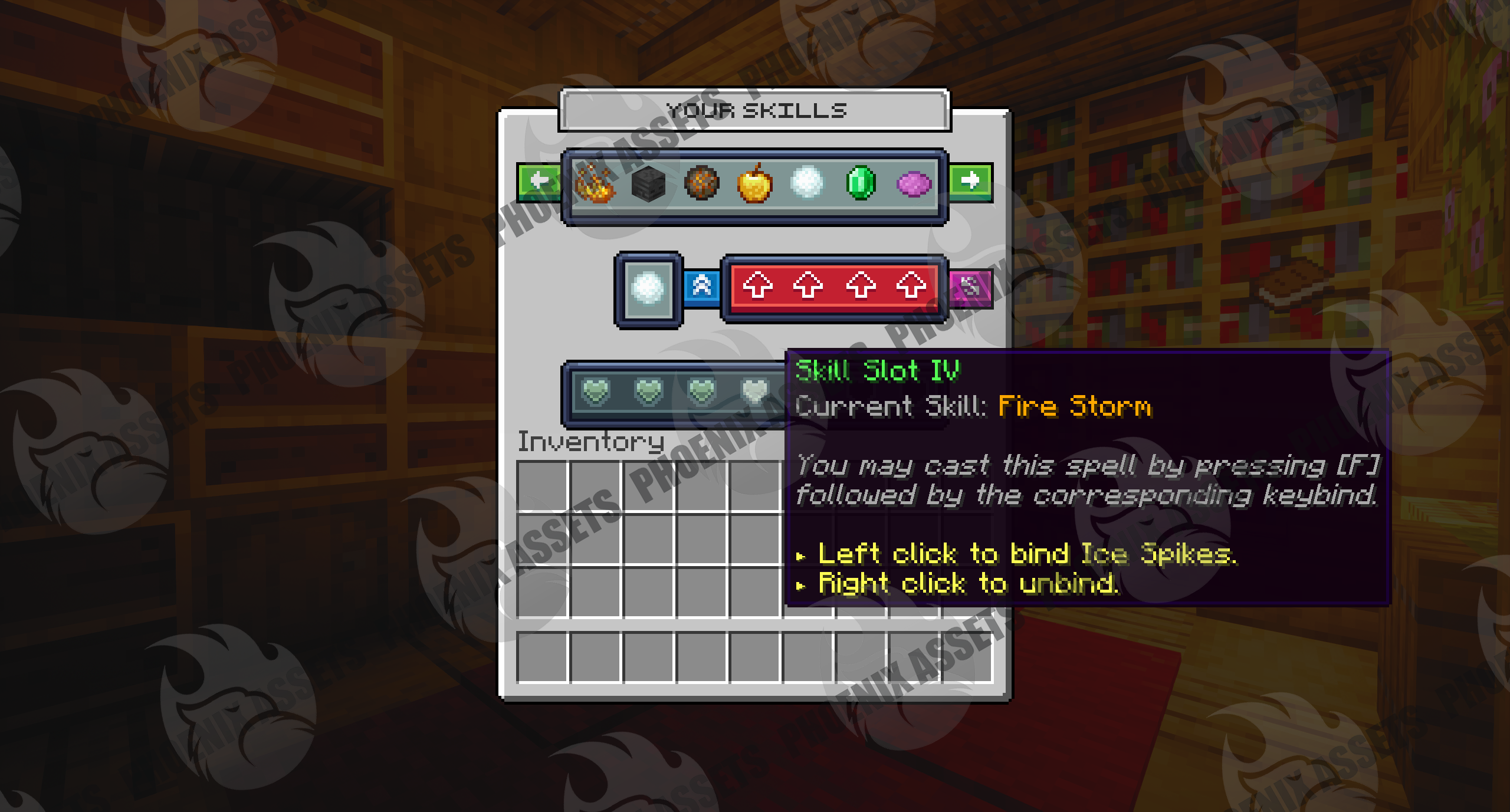Click the blue double-chevron upgrade button
1510x812 pixels.
click(701, 287)
